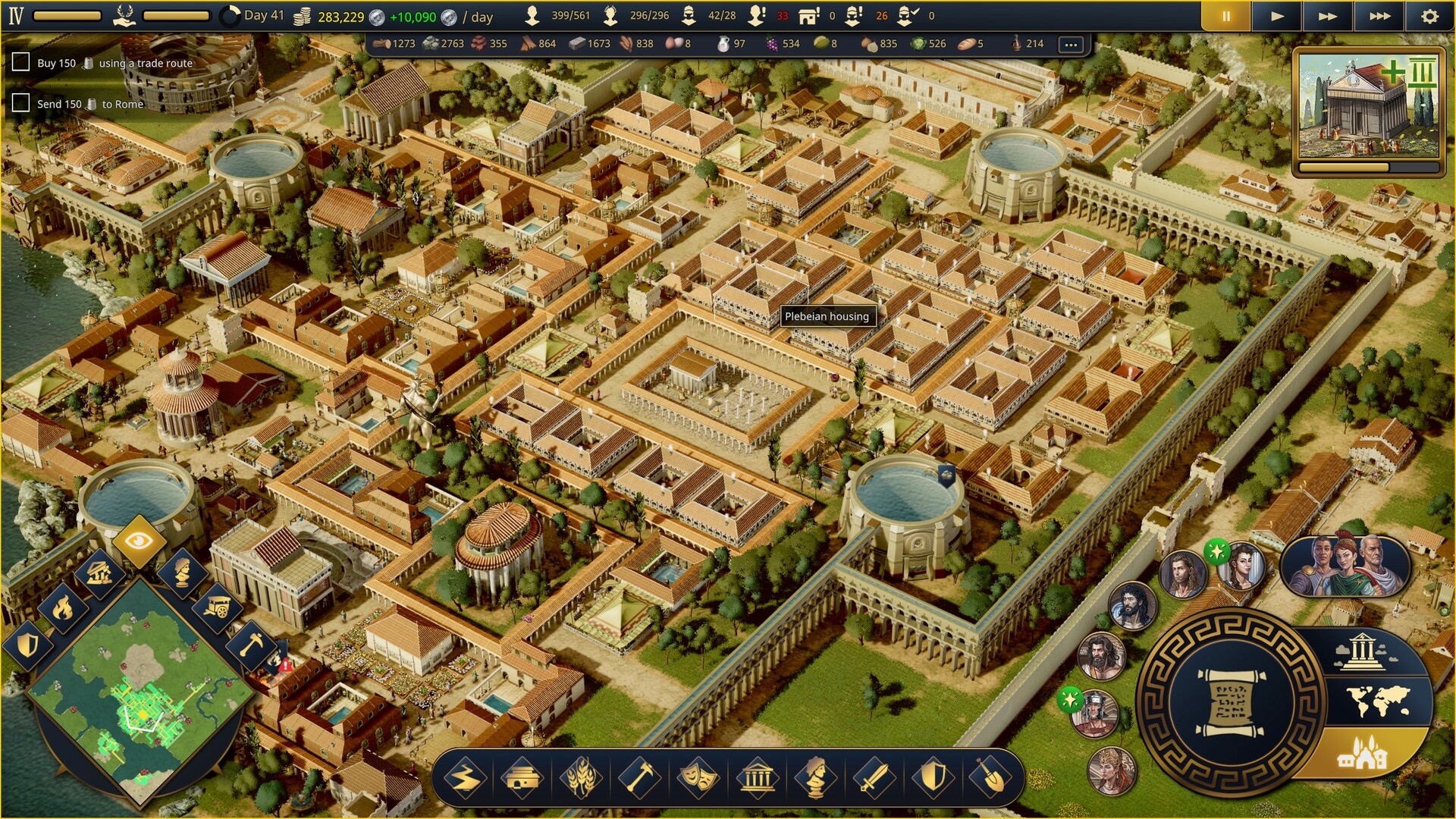Select the theatre masks entertainment category
This screenshot has height=819, width=1456.
pyautogui.click(x=698, y=778)
